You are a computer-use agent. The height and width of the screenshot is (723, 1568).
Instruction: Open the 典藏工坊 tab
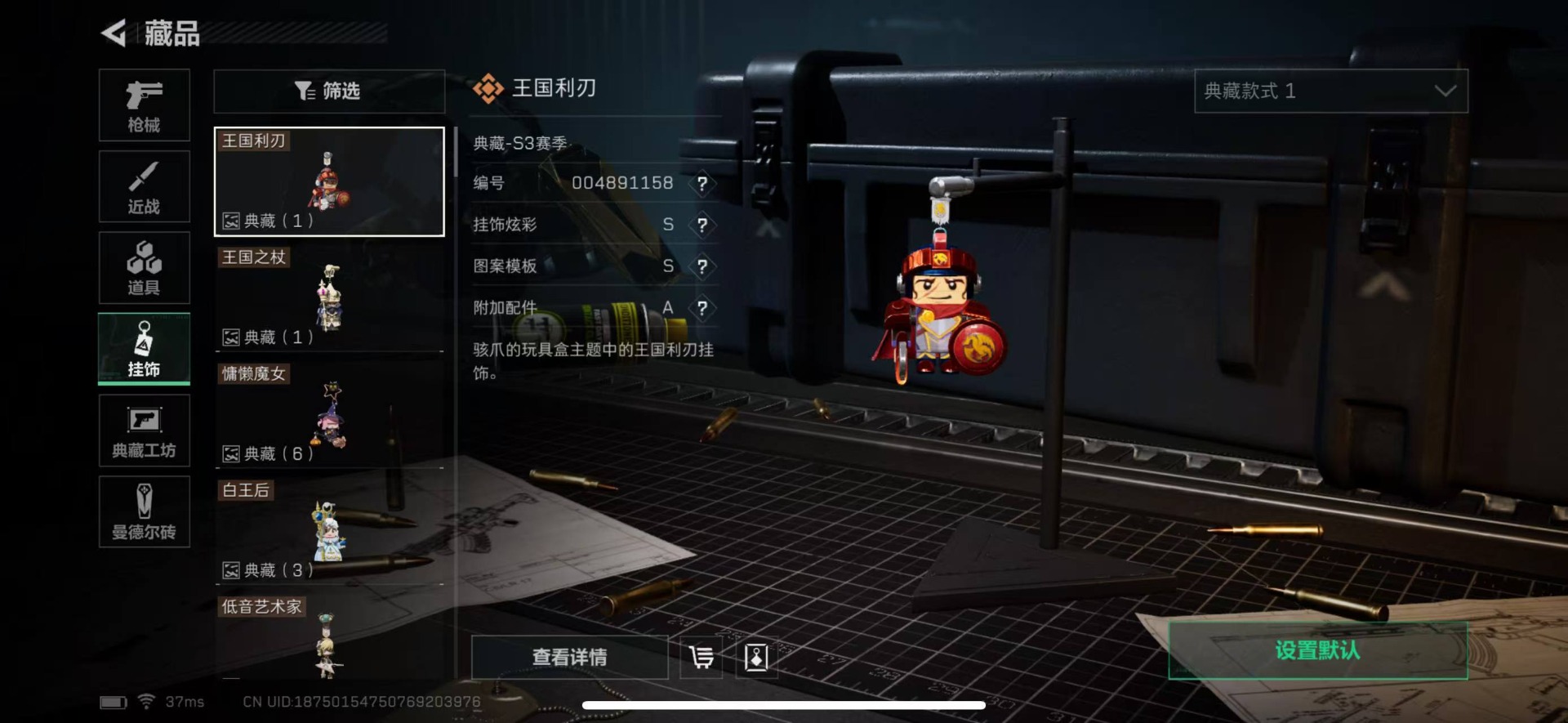coord(144,431)
